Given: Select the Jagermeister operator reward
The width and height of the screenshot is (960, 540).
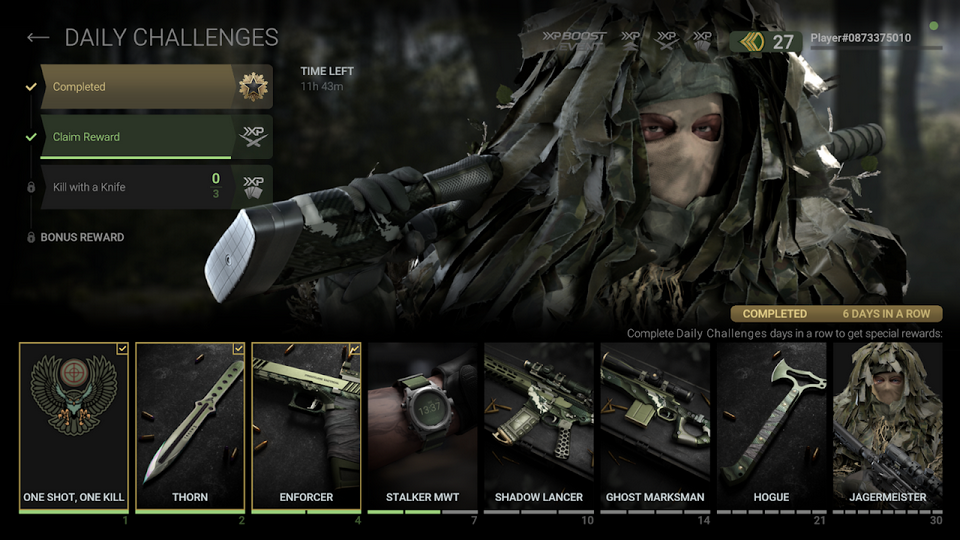Looking at the screenshot, I should click(887, 426).
